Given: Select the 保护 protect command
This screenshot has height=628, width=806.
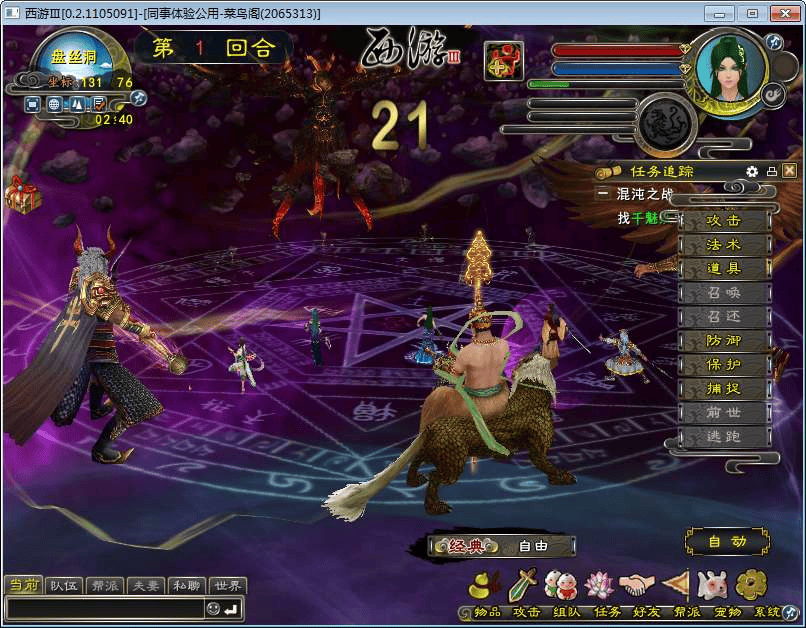Looking at the screenshot, I should pos(724,365).
